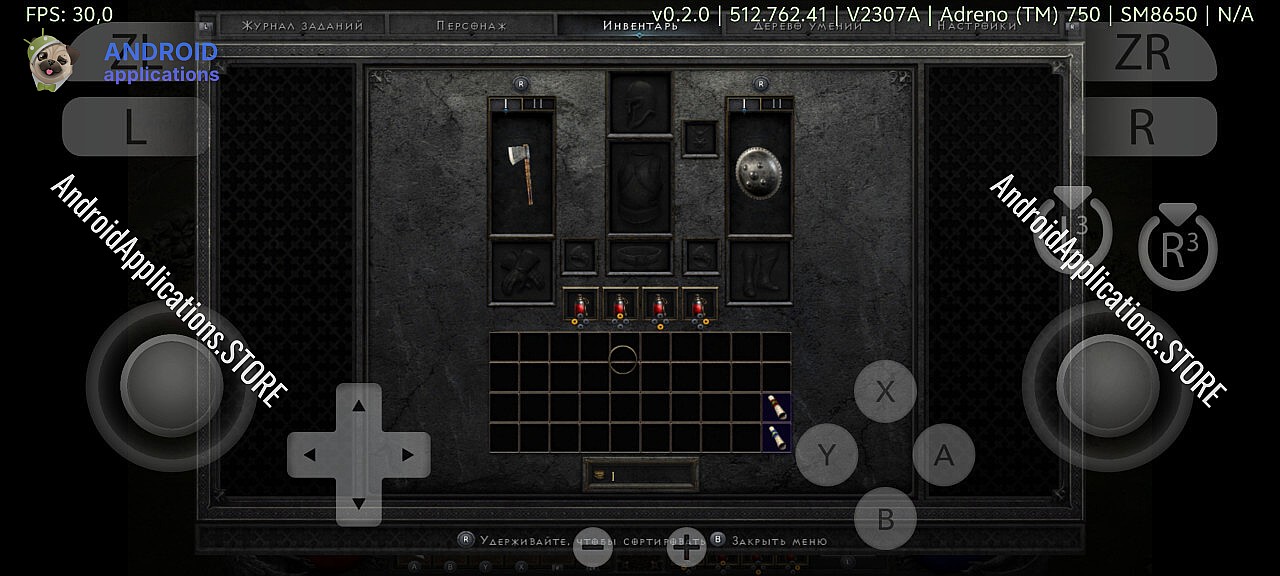Choose the empty gloves slot

click(521, 271)
